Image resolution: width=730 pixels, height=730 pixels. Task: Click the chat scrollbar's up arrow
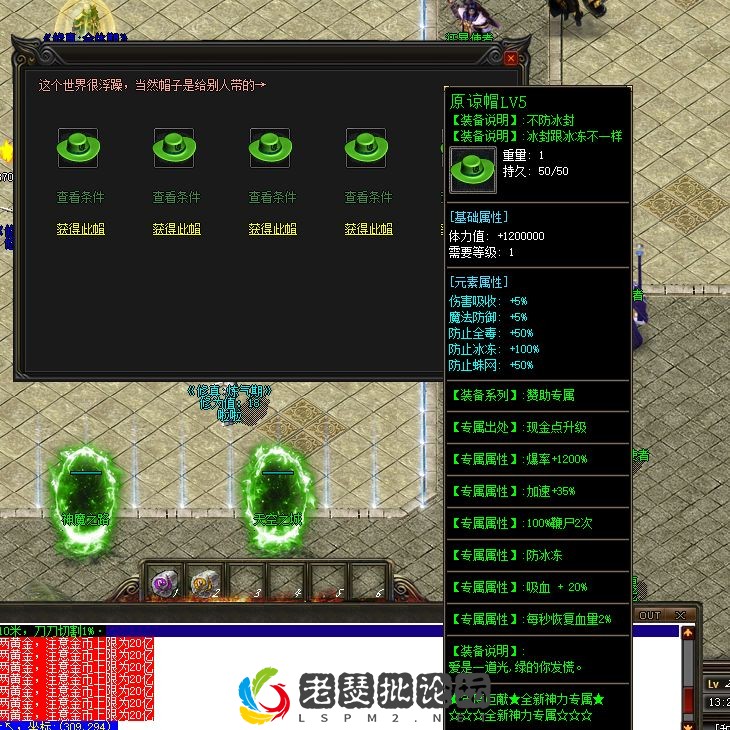click(x=688, y=633)
